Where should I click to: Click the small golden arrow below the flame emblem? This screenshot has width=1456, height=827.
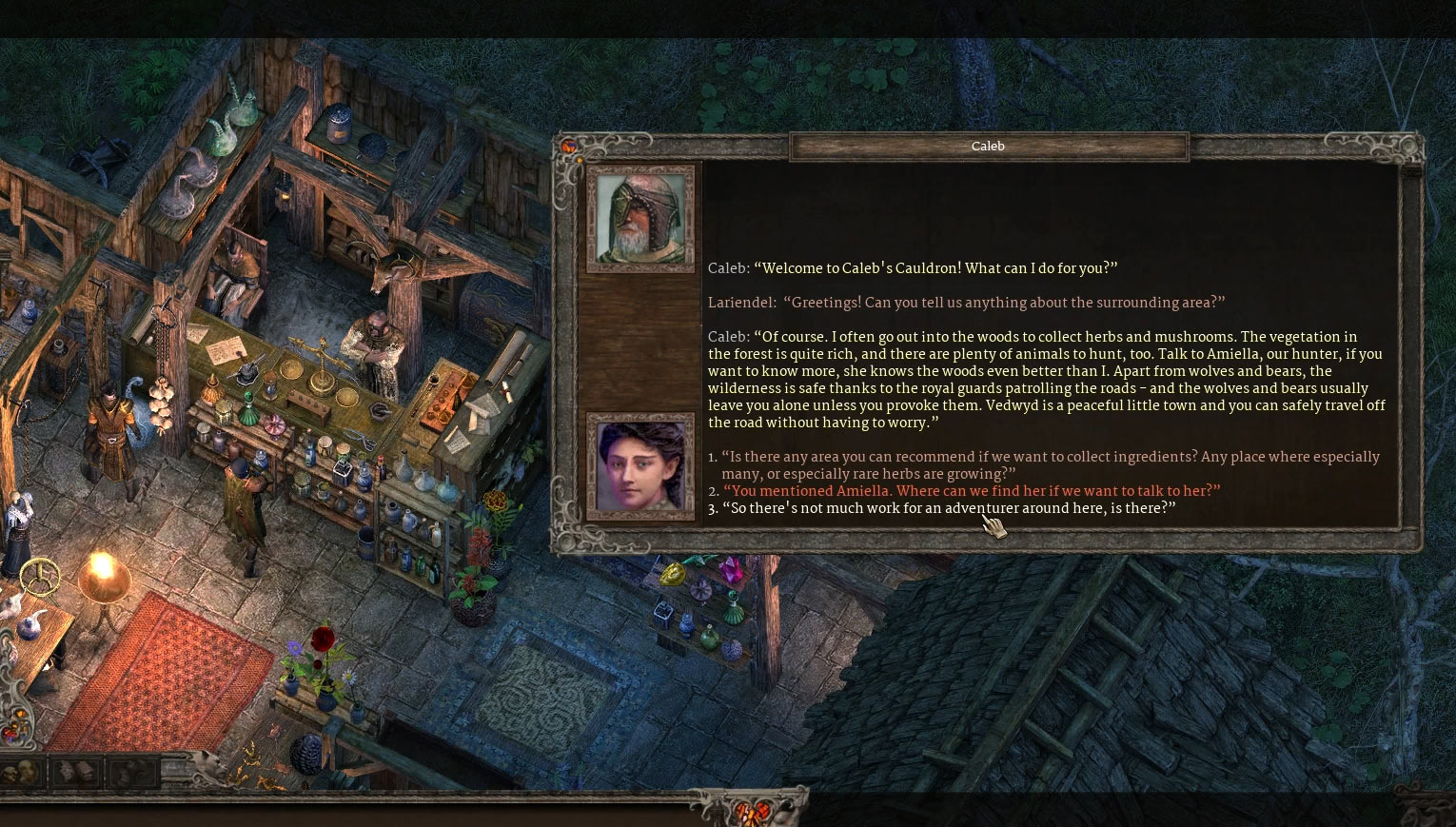580,161
